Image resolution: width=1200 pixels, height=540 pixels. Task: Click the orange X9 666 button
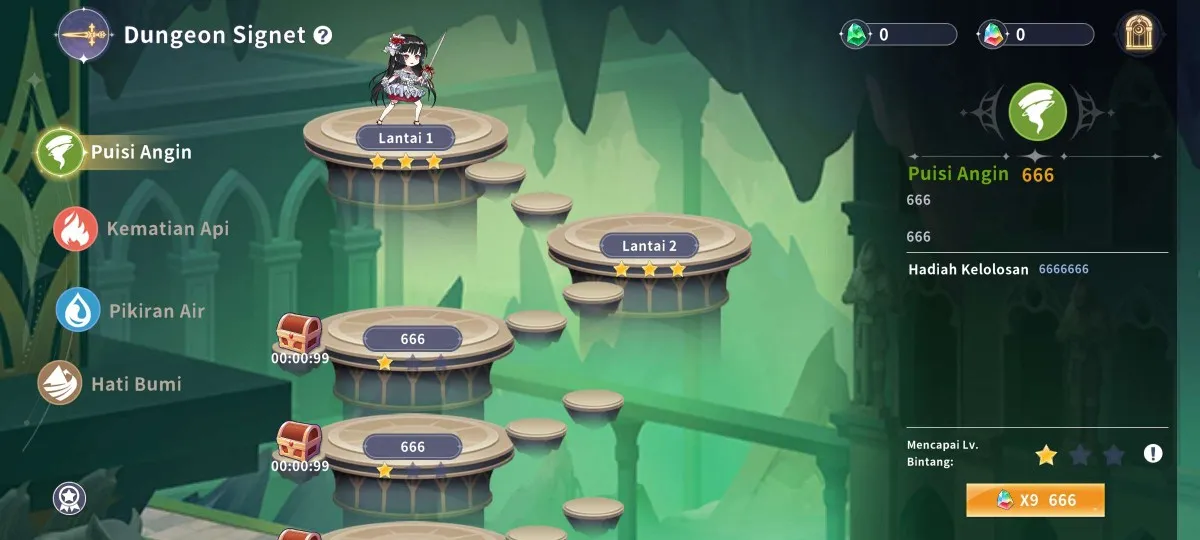[1035, 500]
